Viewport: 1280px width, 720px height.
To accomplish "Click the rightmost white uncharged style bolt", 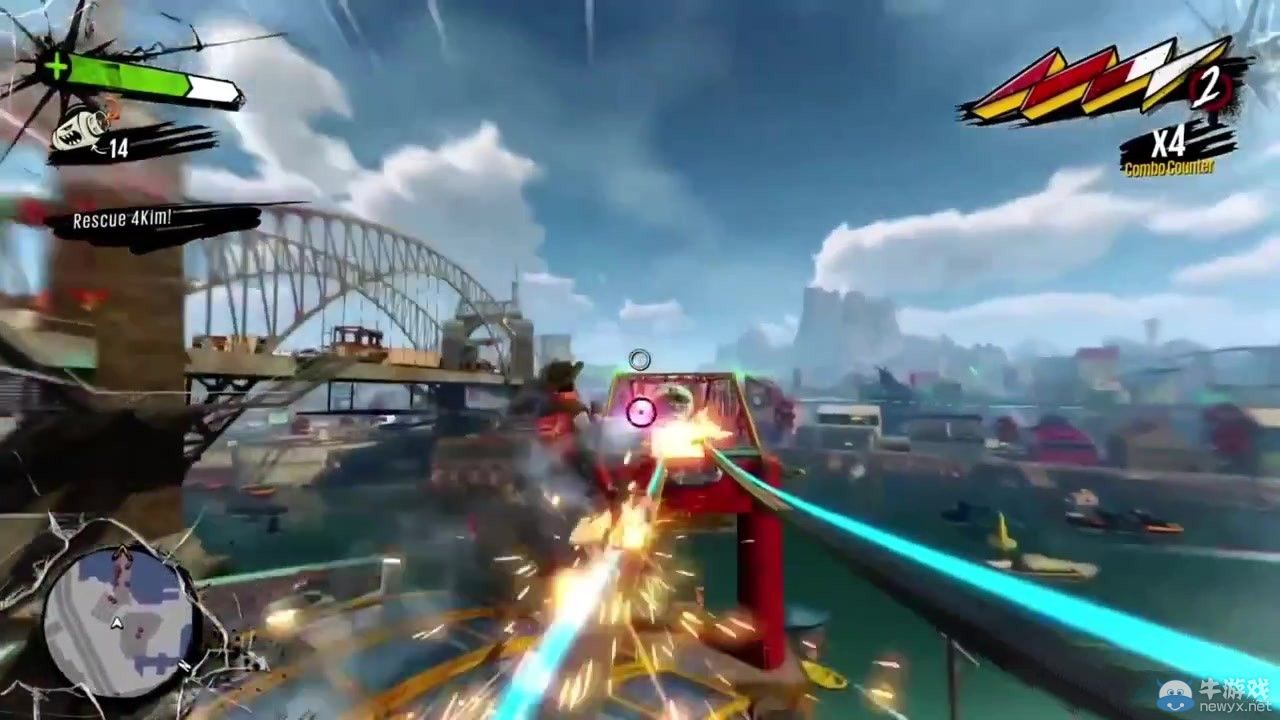I will 1170,74.
